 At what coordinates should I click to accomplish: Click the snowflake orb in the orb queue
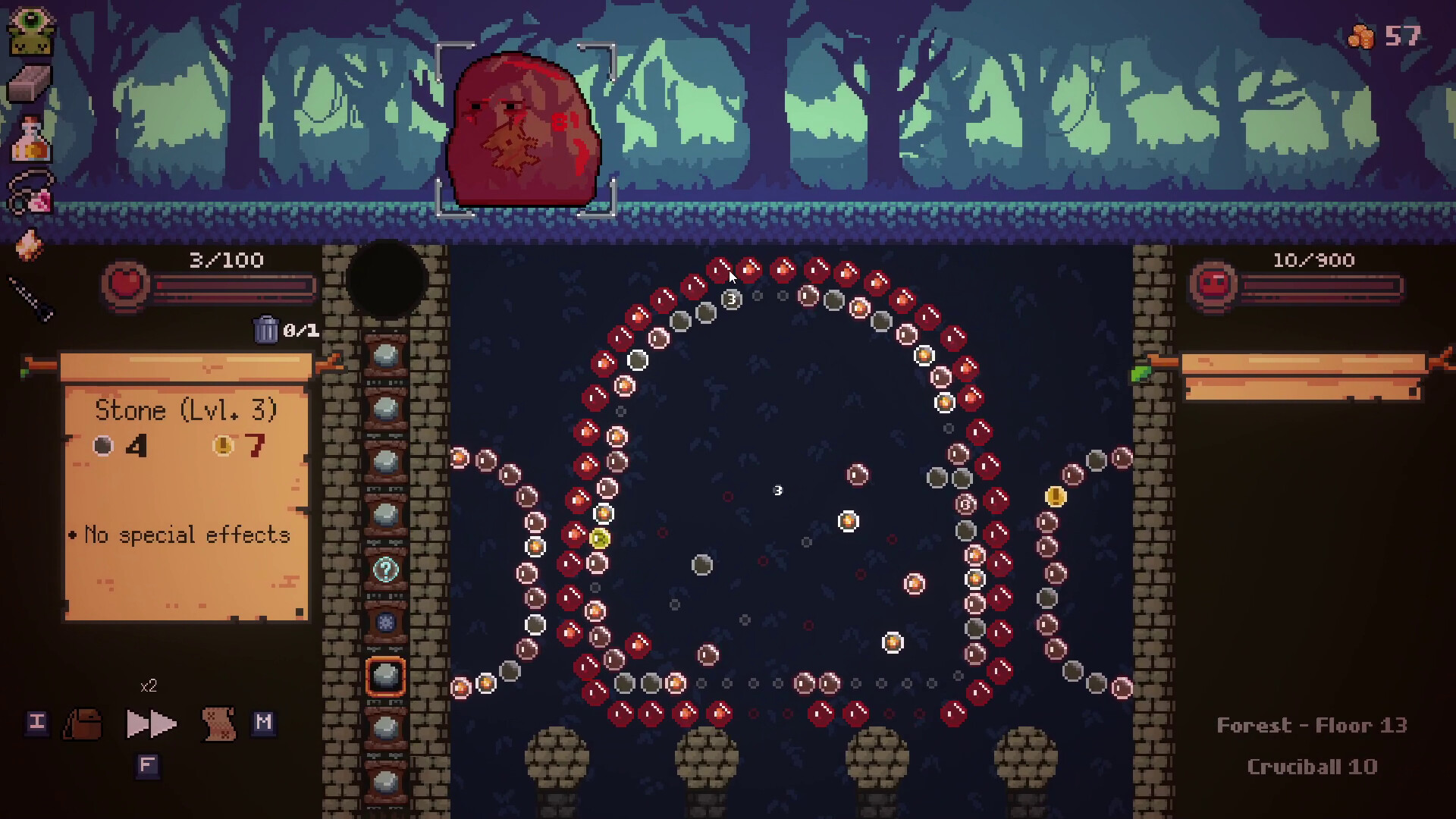tap(385, 623)
